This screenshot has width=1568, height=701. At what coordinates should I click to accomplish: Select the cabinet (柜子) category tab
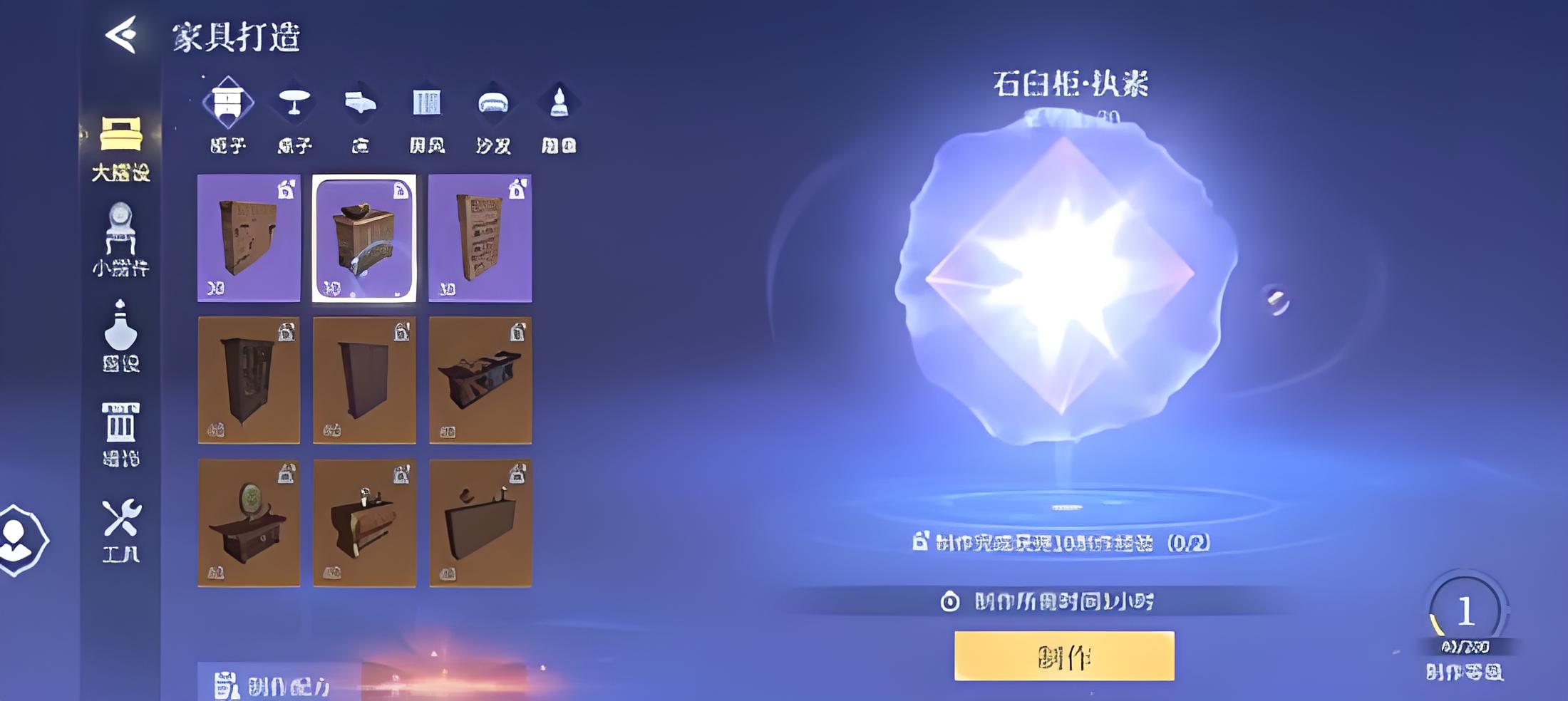(228, 114)
